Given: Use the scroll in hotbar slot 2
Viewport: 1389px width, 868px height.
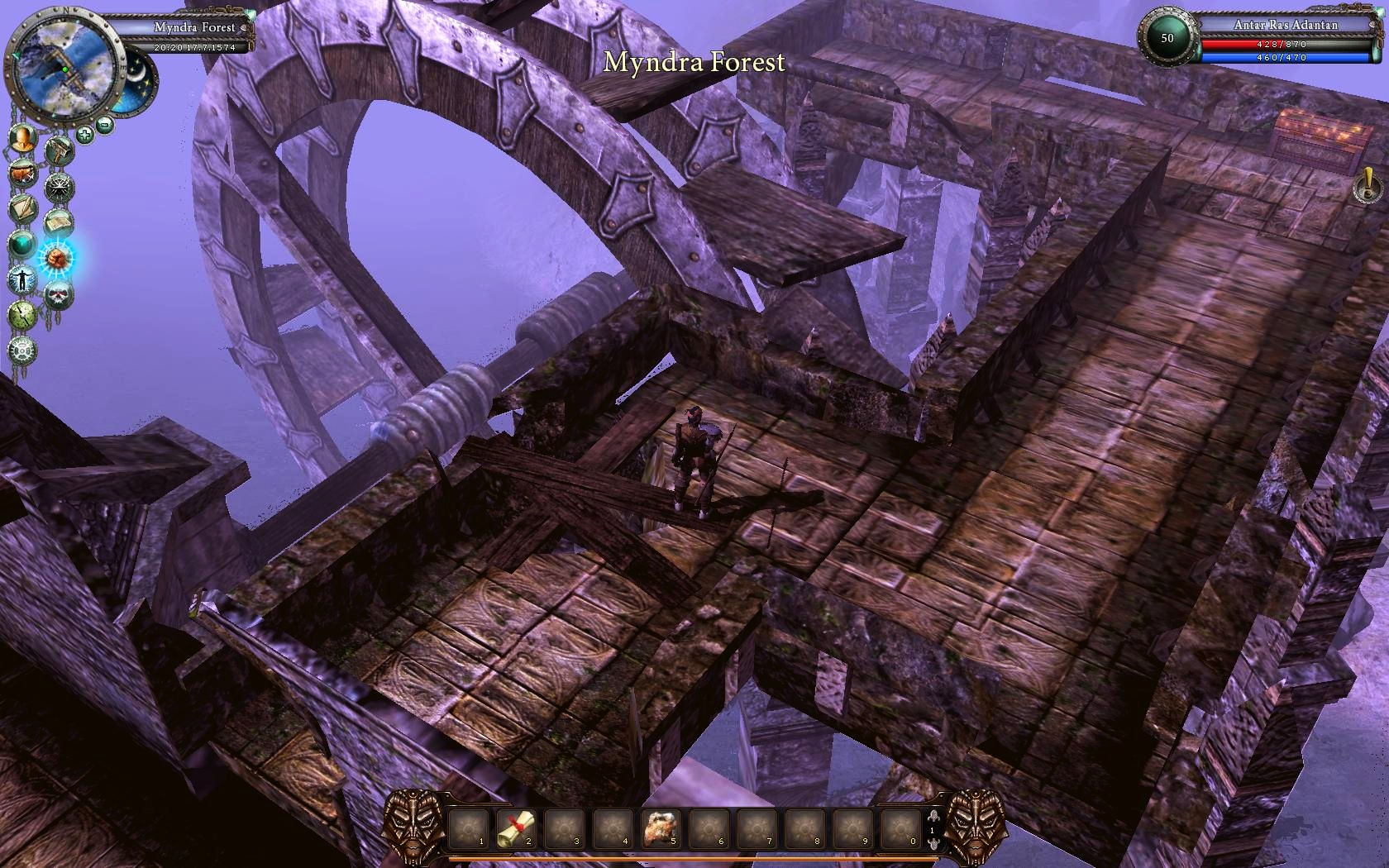Looking at the screenshot, I should click(517, 827).
